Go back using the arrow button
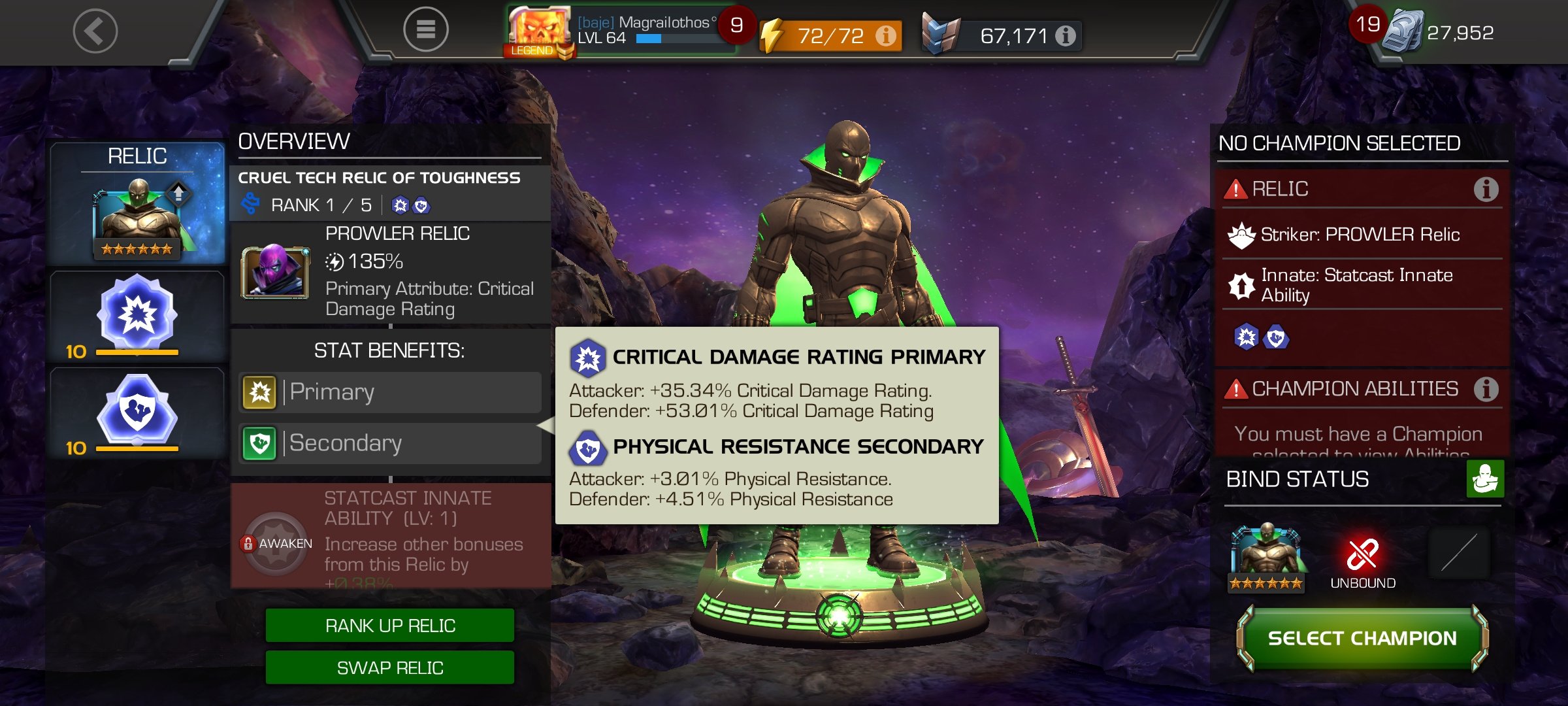The image size is (1568, 706). pyautogui.click(x=95, y=31)
